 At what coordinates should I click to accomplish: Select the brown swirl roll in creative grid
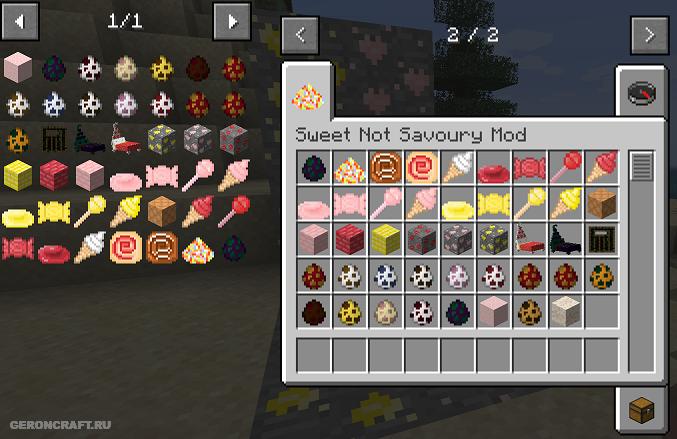coord(385,167)
